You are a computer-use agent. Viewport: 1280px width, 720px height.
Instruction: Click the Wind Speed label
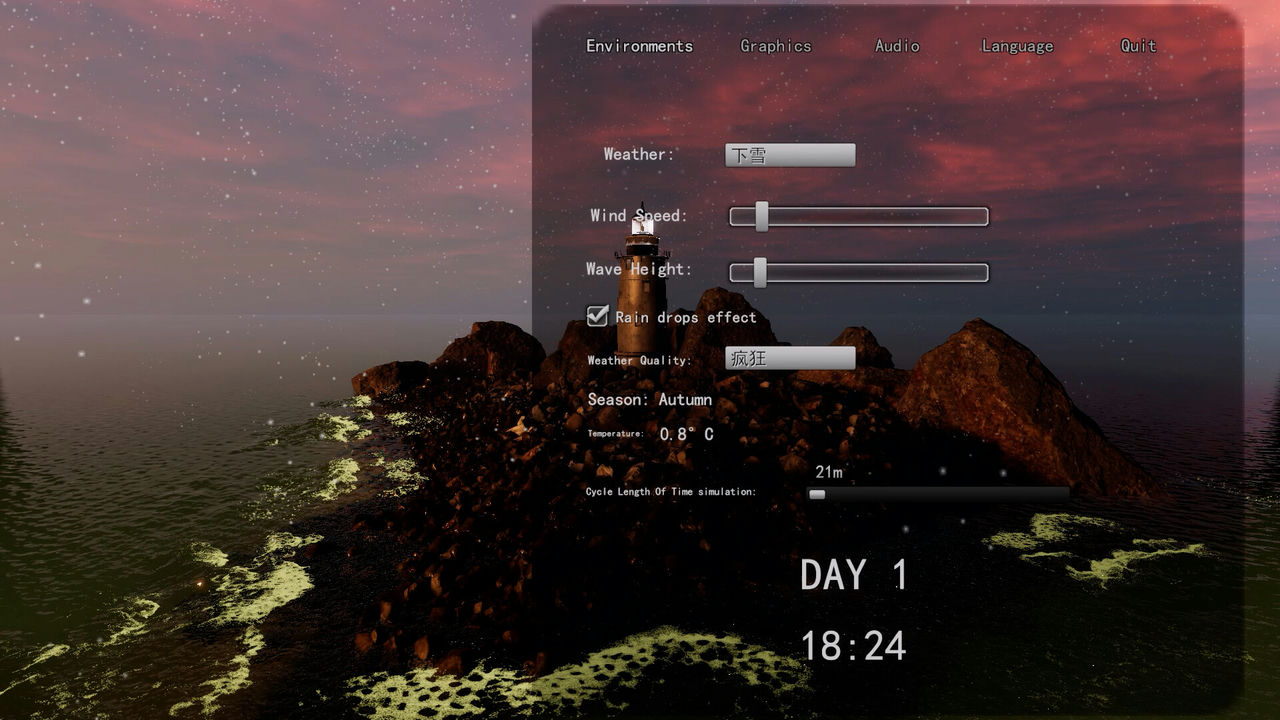tap(636, 215)
